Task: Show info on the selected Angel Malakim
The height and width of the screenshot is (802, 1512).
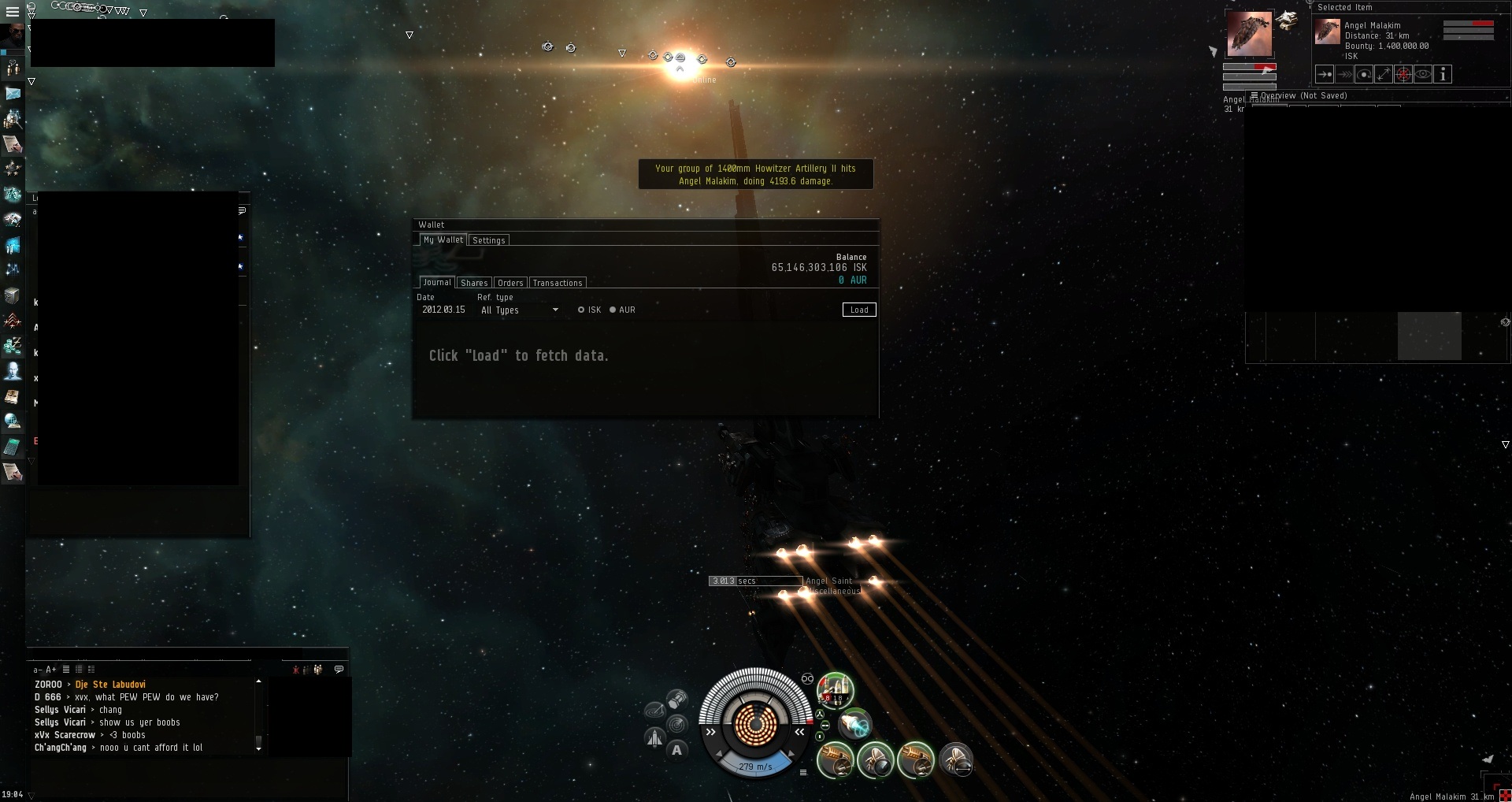Action: pos(1443,75)
